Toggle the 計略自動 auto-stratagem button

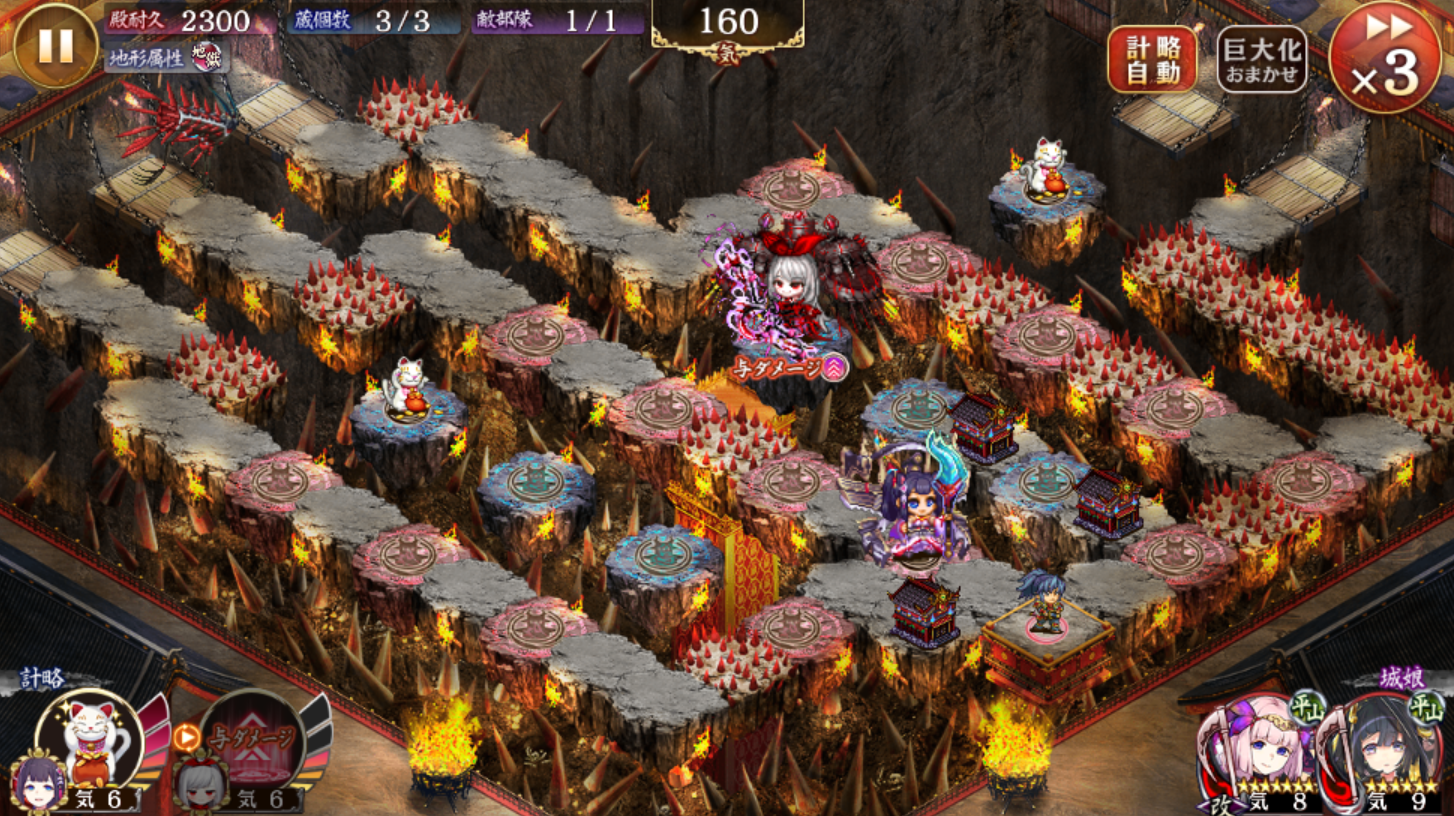pos(1151,59)
